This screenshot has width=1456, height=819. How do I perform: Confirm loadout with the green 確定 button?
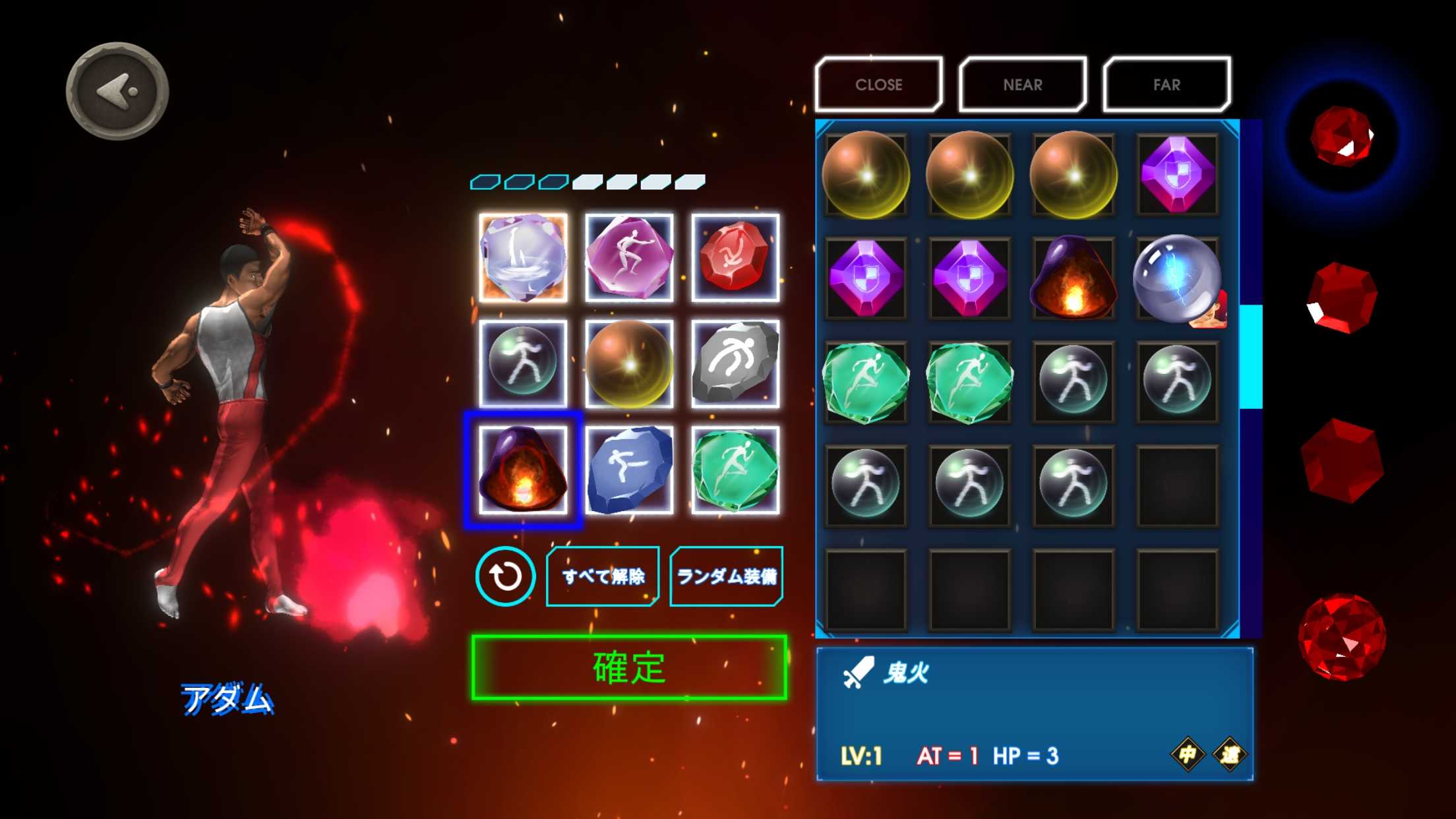(629, 667)
